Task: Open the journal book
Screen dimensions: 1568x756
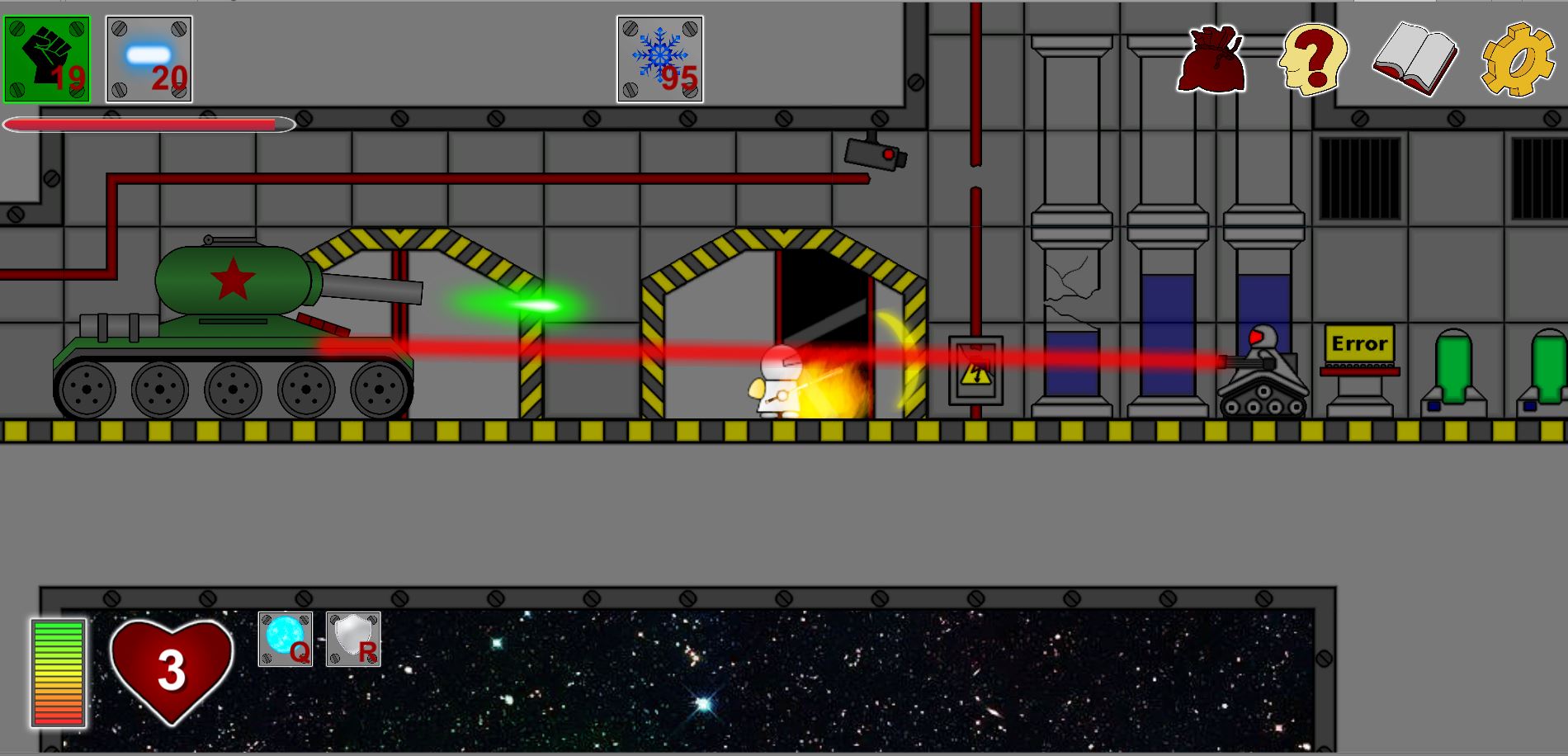Action: pos(1415,59)
